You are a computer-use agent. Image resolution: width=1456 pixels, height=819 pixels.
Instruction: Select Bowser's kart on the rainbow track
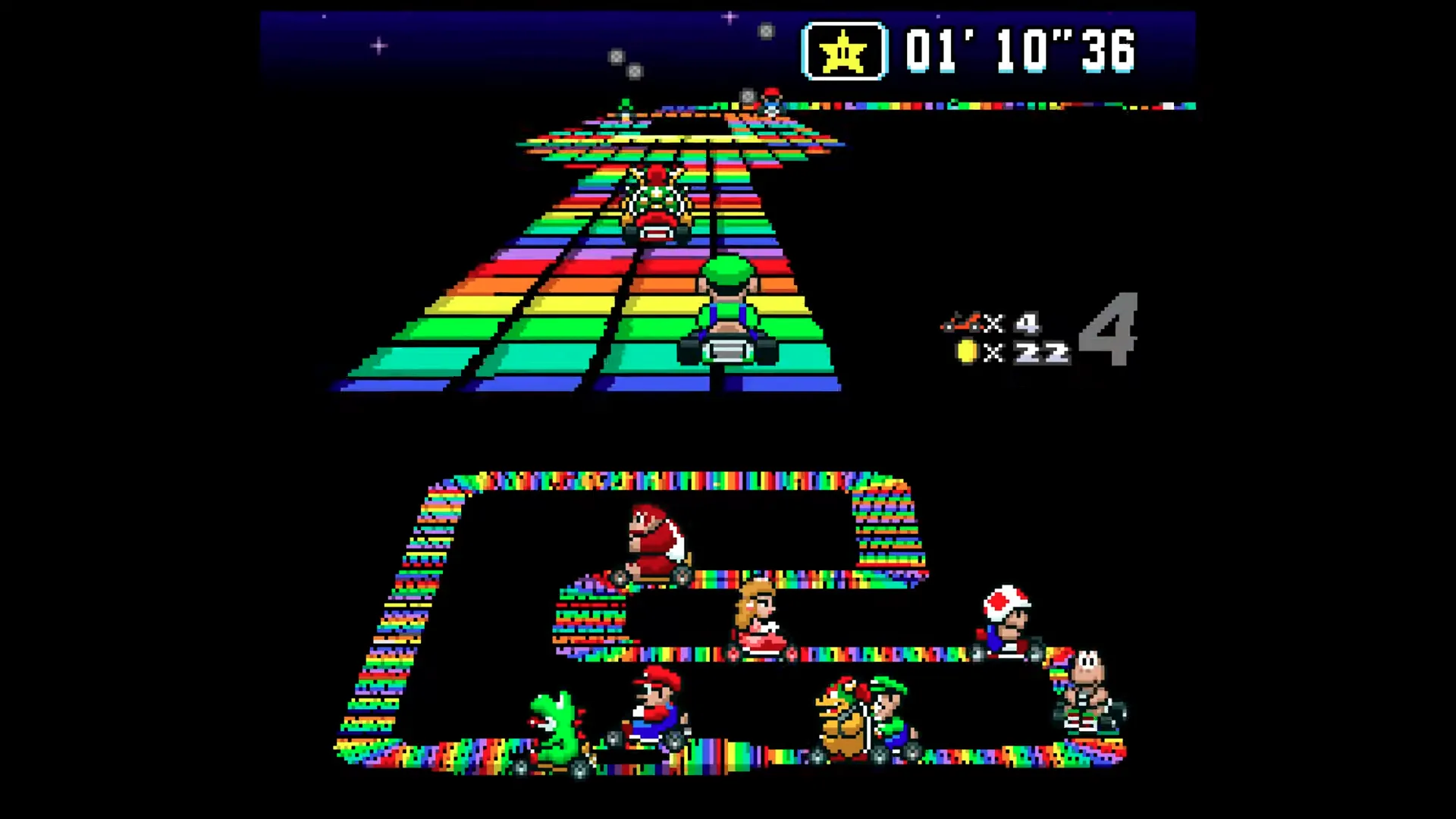(654, 203)
